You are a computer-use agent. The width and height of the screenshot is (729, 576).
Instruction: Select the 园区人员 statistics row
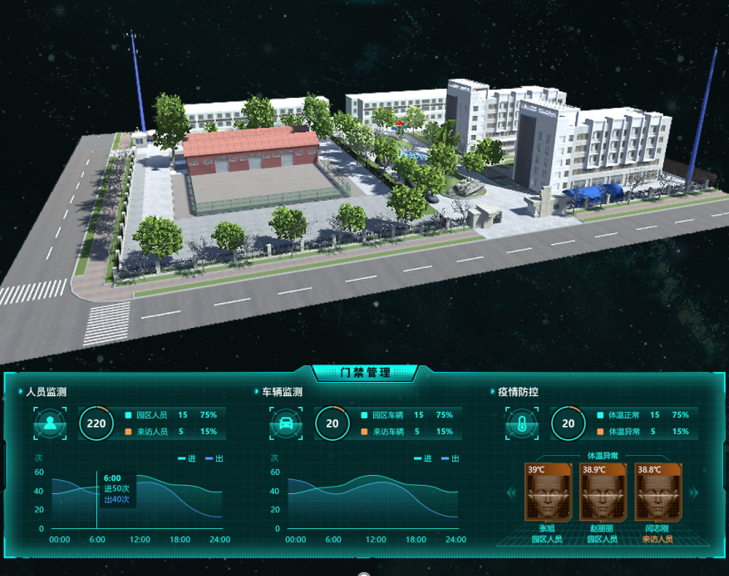click(170, 414)
